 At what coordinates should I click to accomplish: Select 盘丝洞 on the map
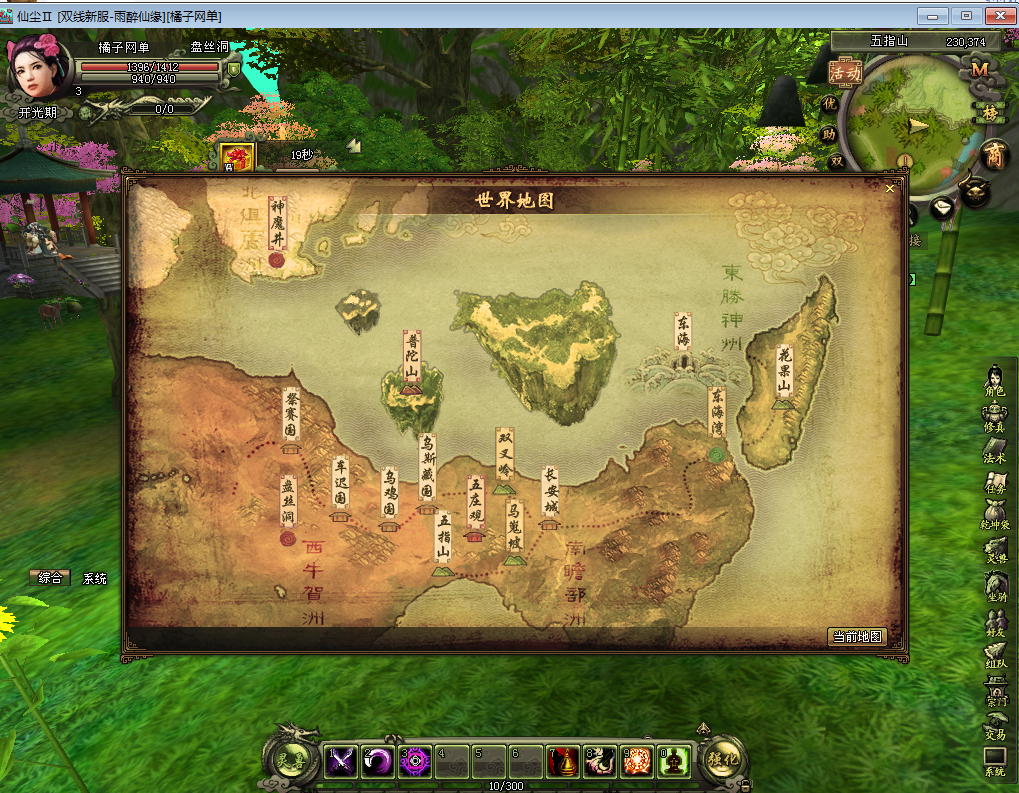pos(288,506)
